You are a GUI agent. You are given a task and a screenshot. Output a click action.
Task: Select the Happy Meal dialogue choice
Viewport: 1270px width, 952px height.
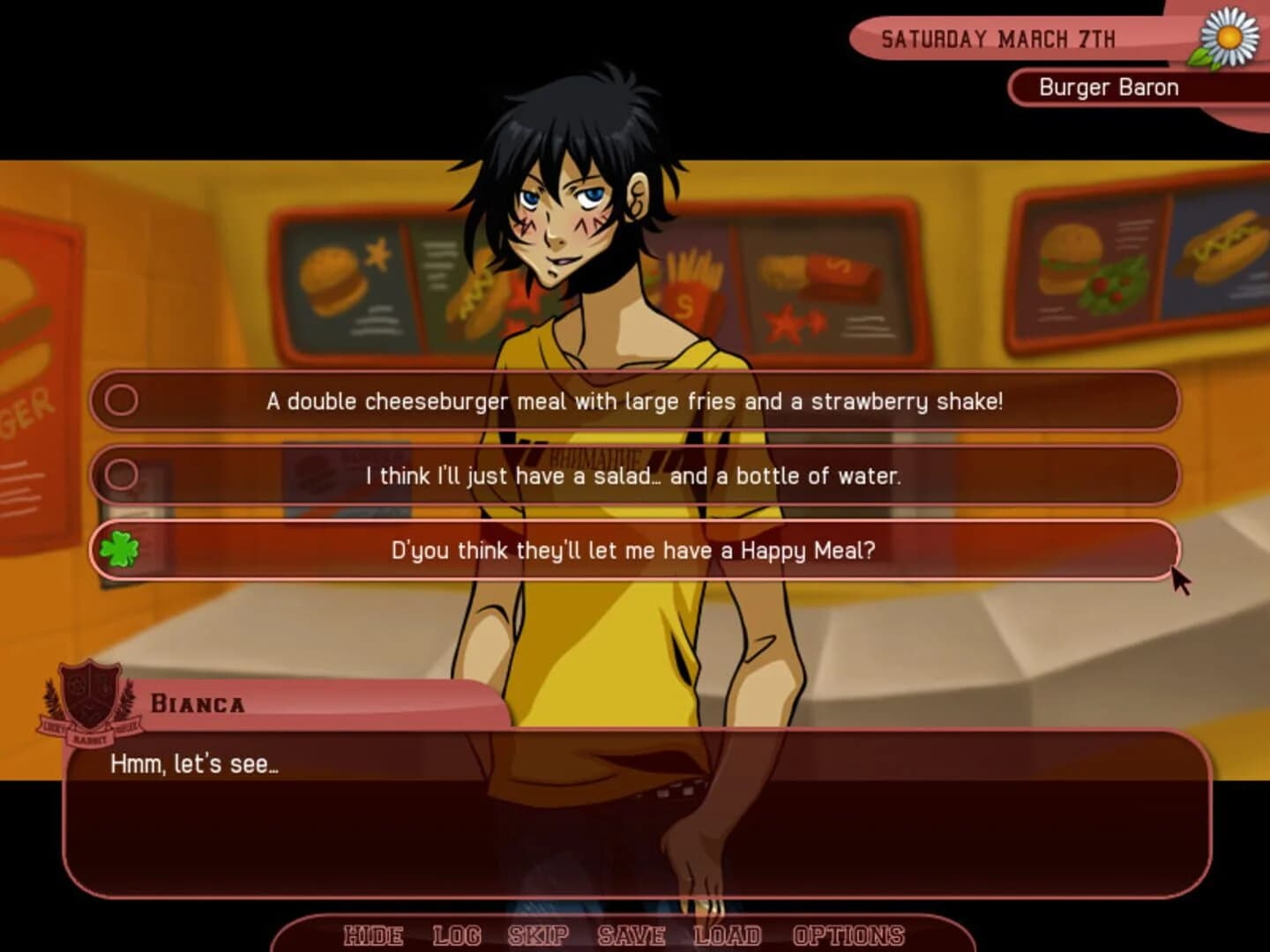(633, 550)
